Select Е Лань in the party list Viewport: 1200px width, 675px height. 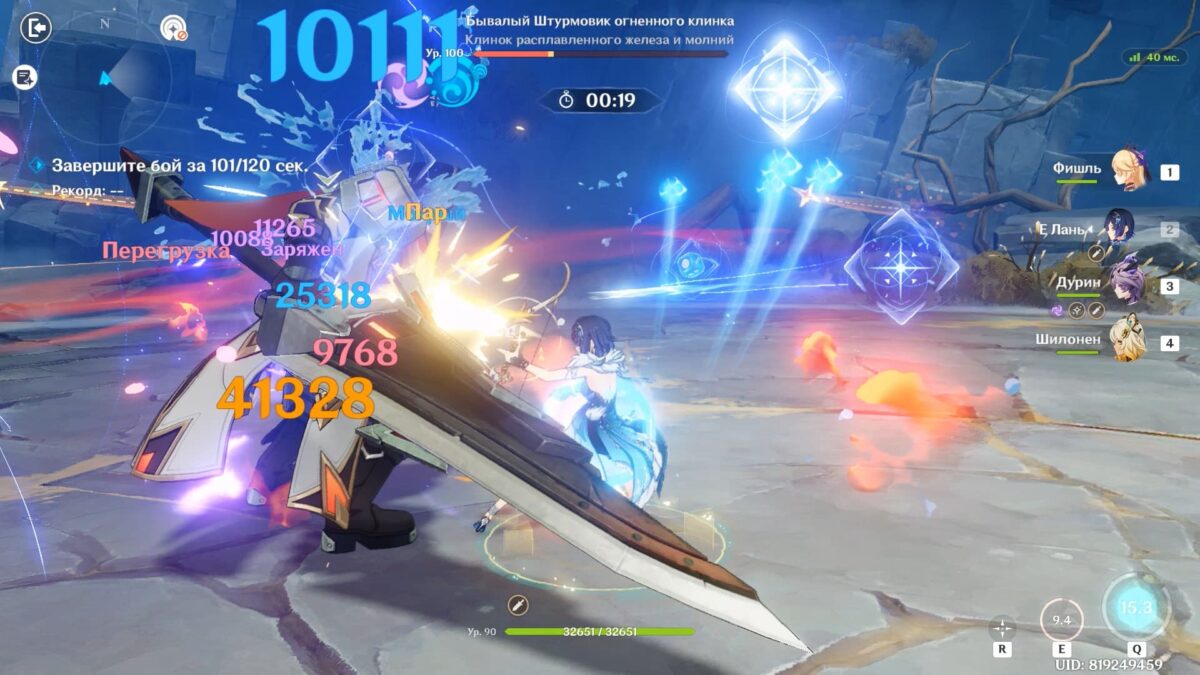pos(1120,228)
